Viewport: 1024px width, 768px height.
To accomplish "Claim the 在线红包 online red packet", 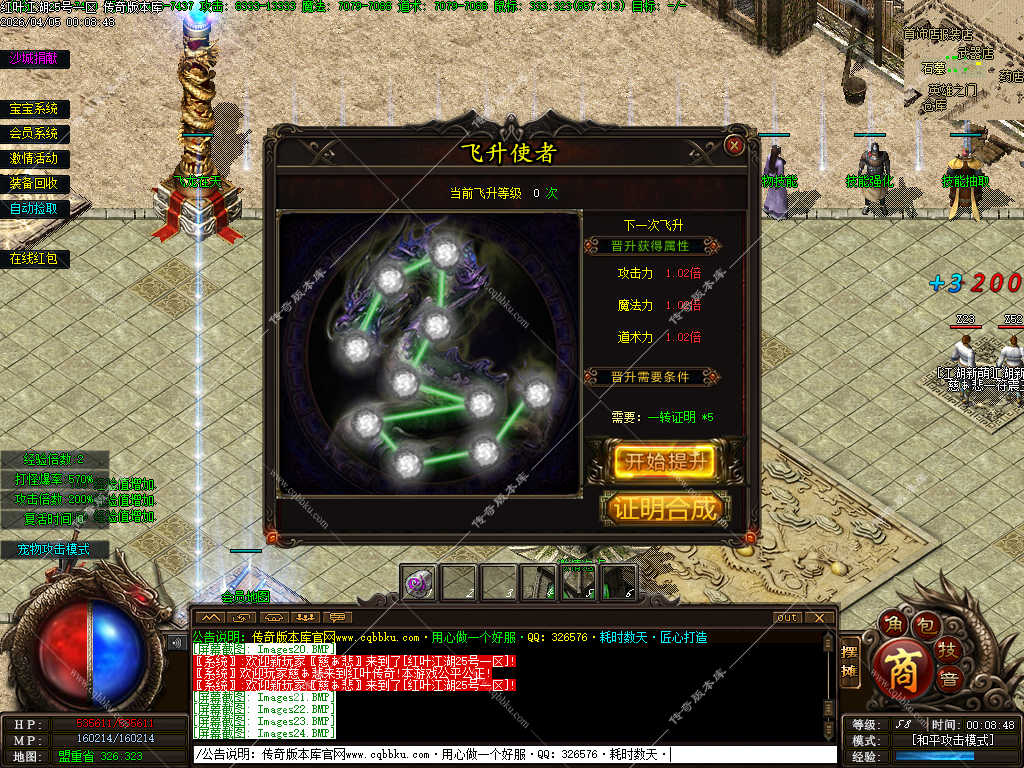I will click(34, 258).
